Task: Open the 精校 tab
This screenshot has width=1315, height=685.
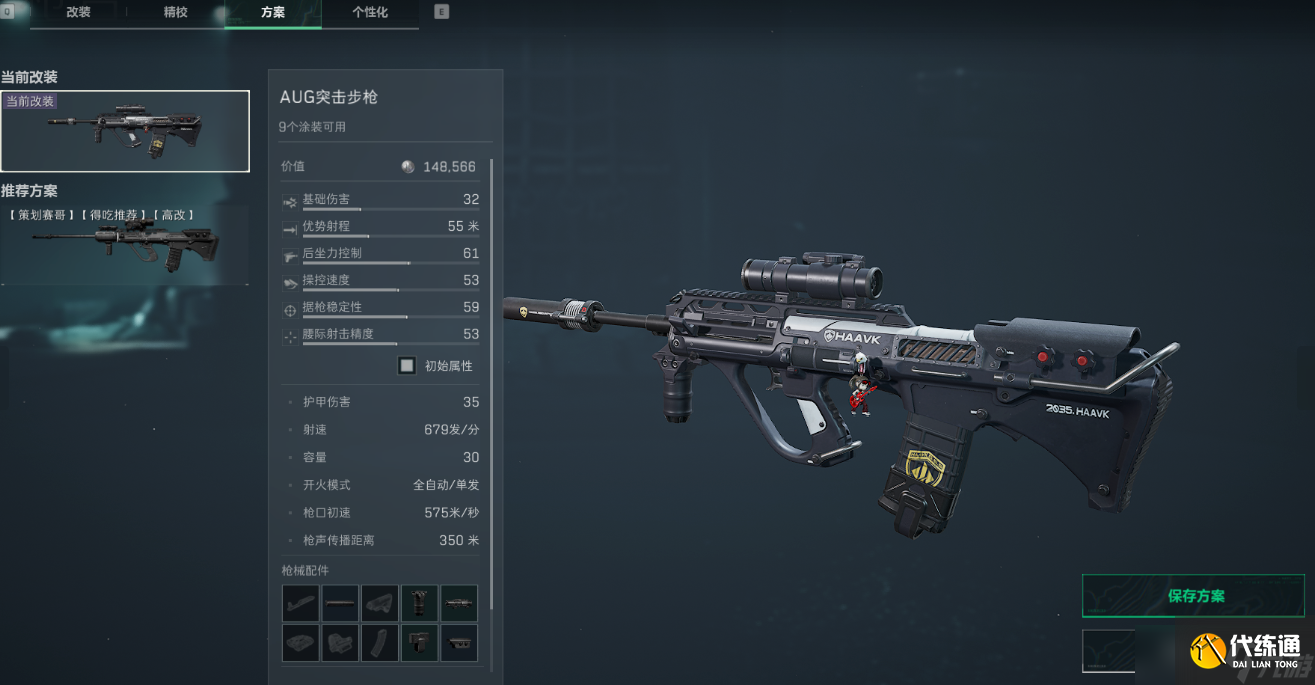Action: pos(175,13)
